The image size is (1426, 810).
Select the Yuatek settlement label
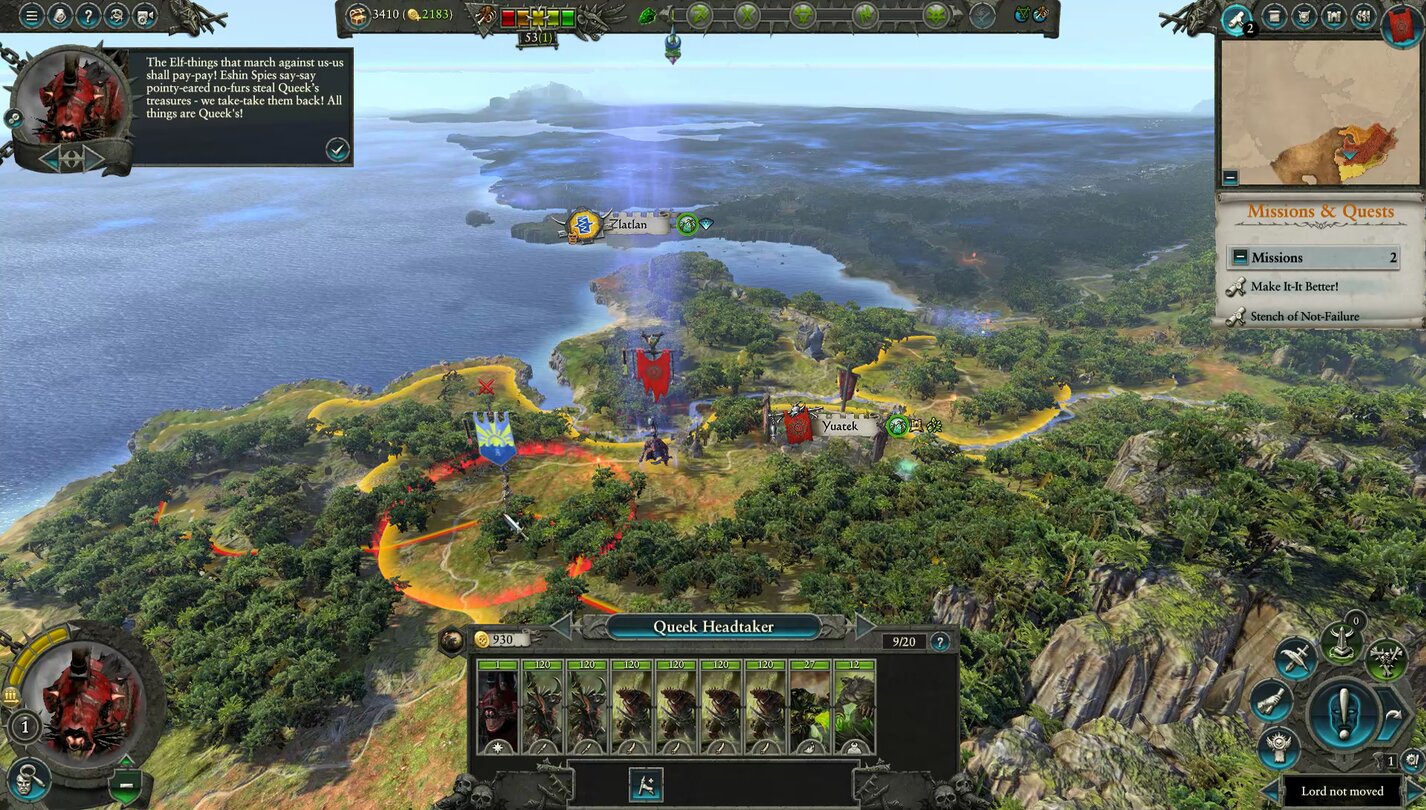point(838,426)
